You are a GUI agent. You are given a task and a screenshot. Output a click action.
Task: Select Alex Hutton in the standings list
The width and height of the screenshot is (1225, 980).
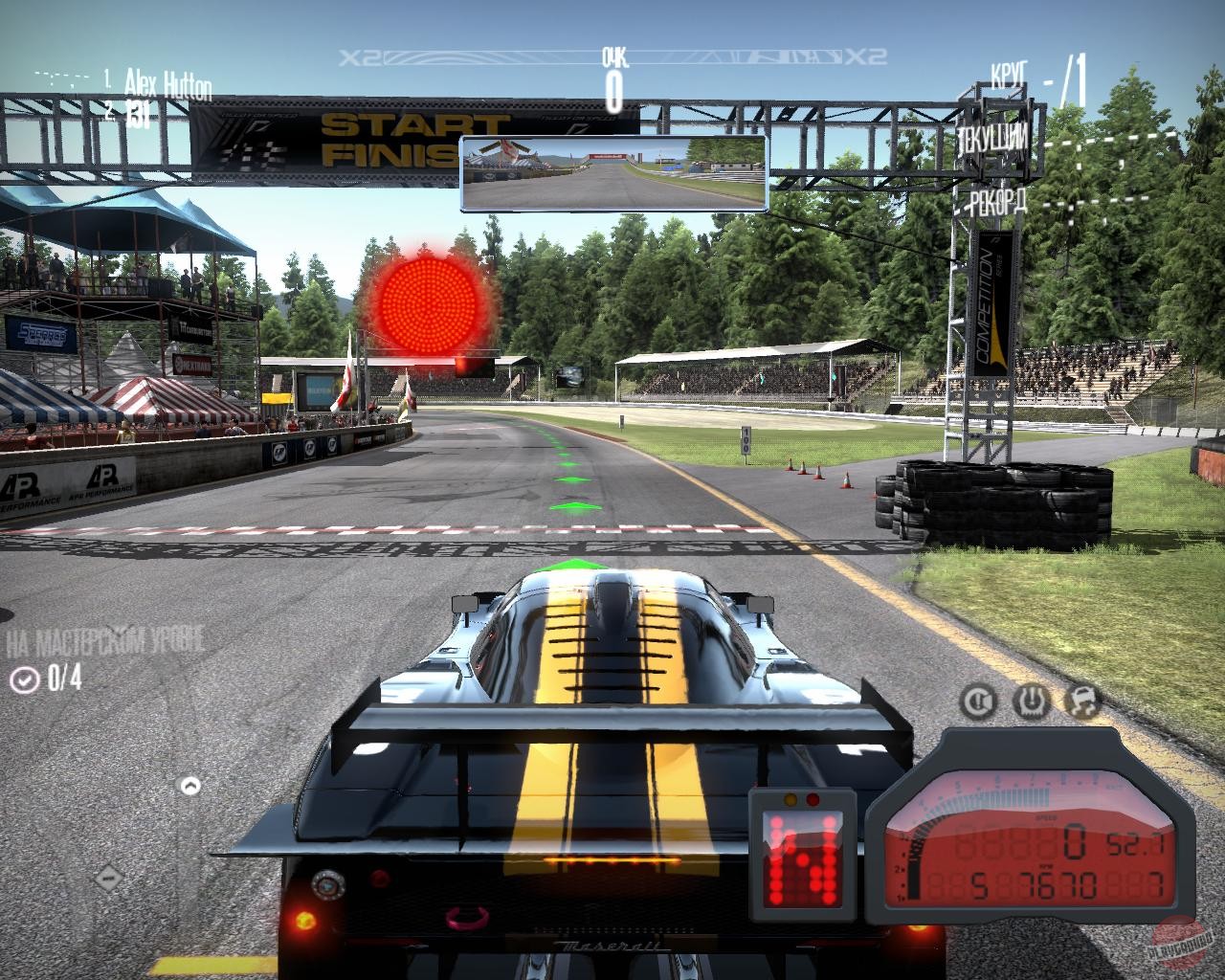coord(167,84)
